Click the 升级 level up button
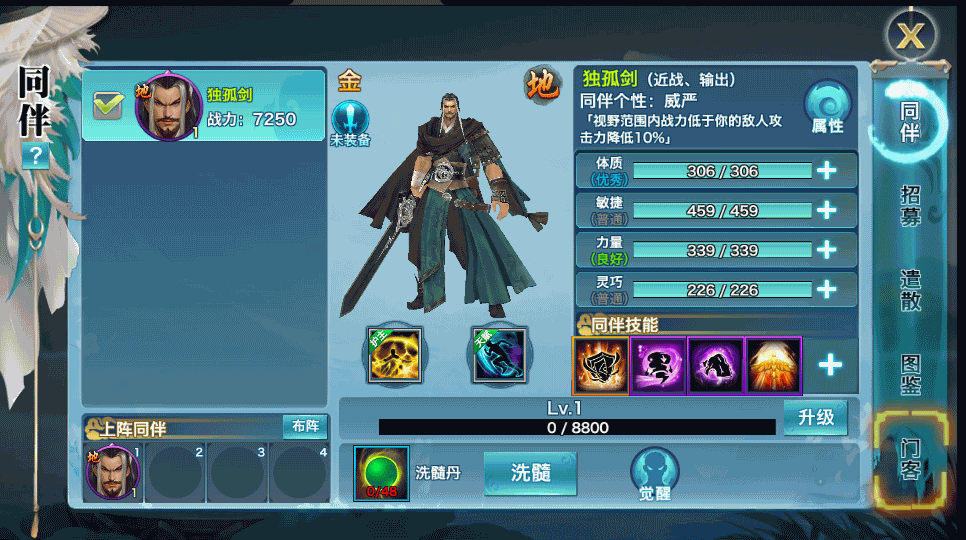 815,417
